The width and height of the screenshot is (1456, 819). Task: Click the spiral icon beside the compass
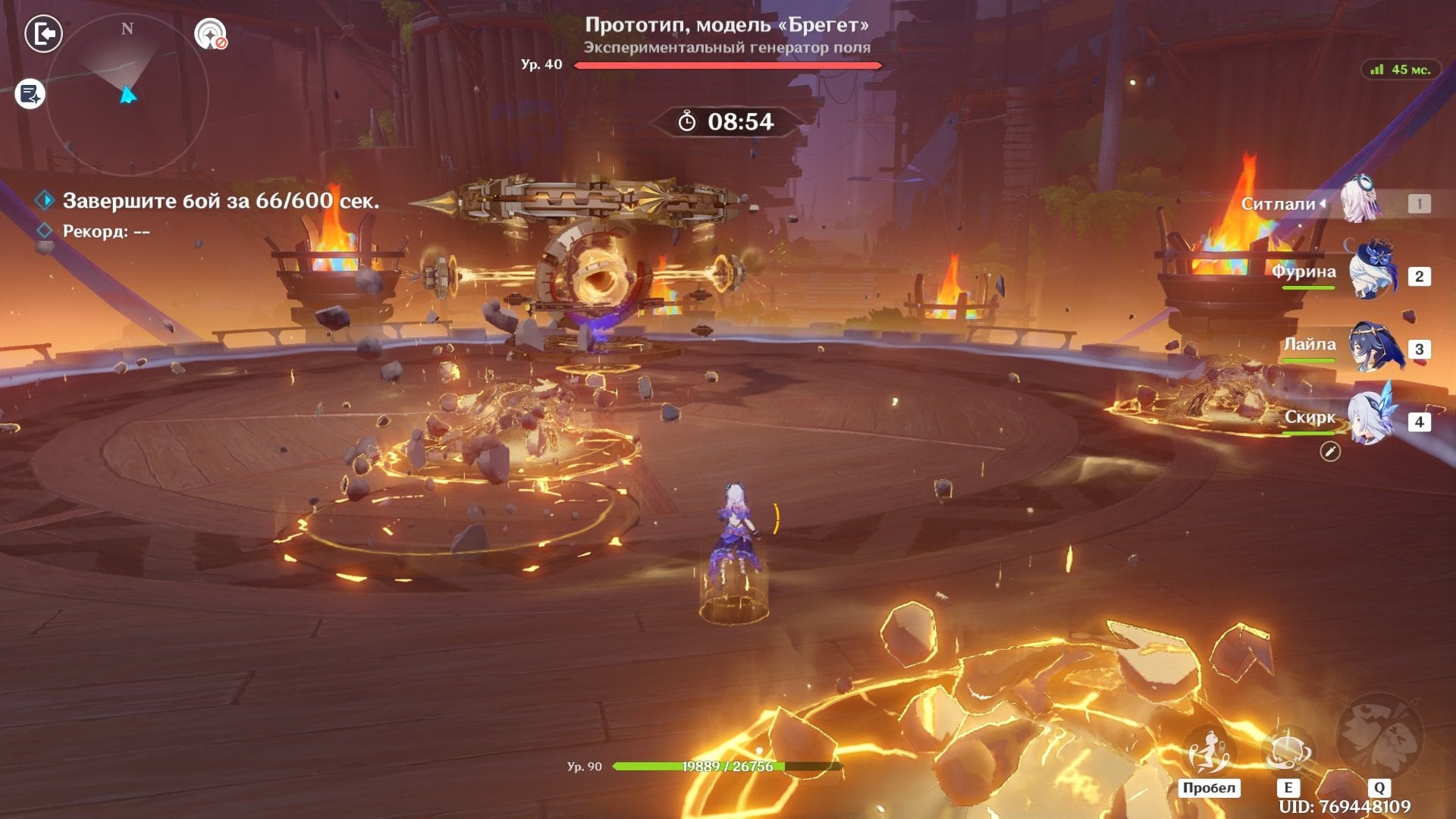click(210, 34)
